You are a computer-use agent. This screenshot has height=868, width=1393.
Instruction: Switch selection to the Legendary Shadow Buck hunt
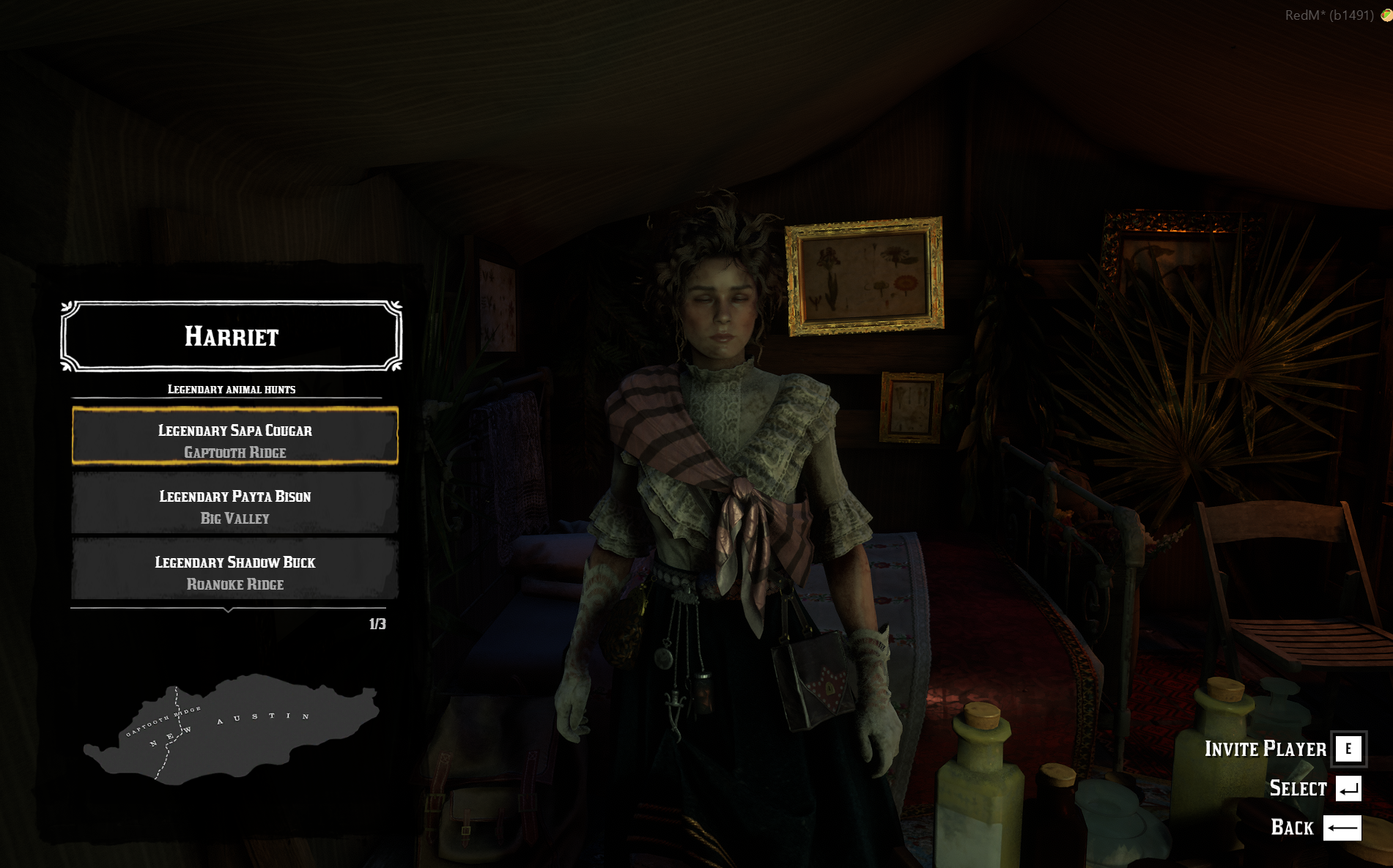[x=234, y=572]
